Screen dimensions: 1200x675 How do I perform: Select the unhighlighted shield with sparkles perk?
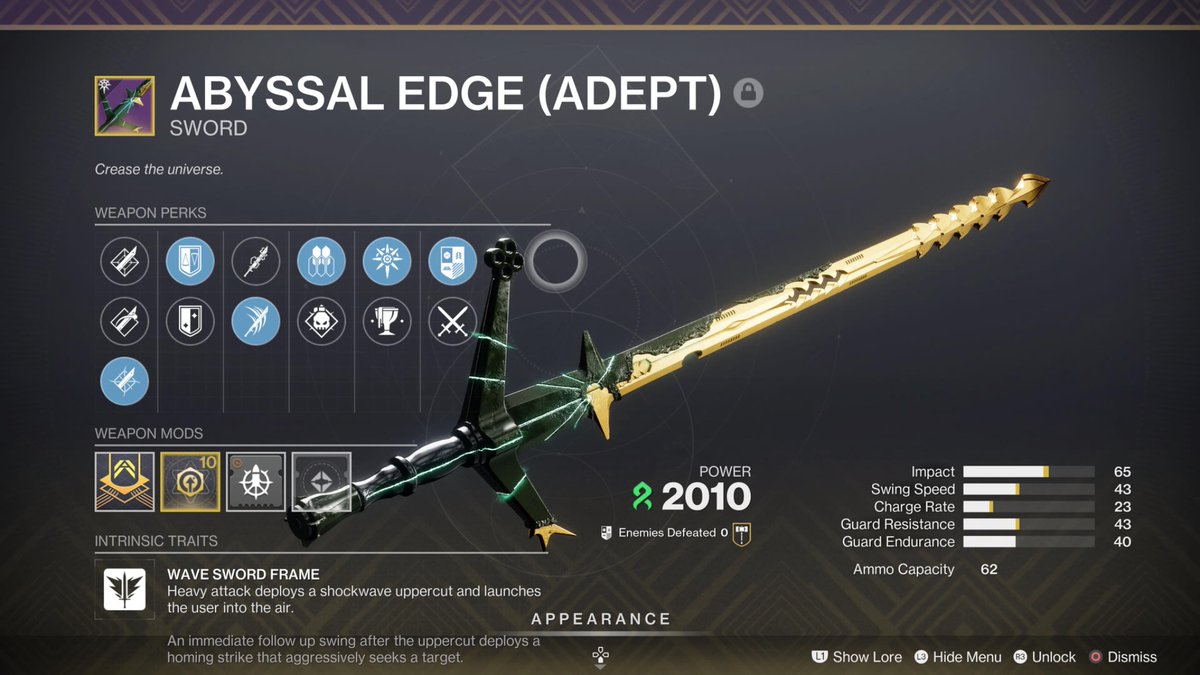click(190, 323)
